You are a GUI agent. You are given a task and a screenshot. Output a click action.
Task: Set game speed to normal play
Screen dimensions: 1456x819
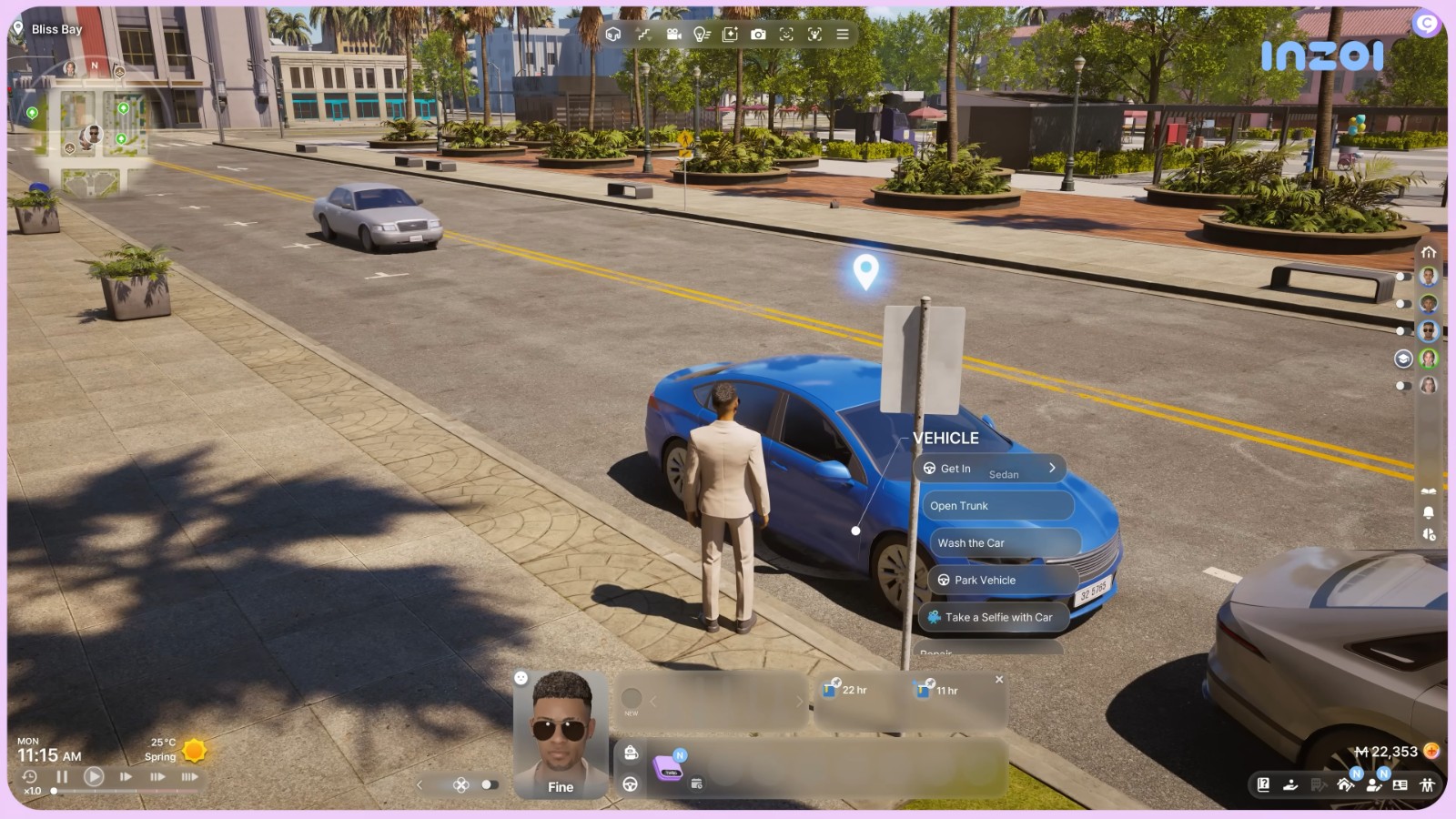[93, 777]
